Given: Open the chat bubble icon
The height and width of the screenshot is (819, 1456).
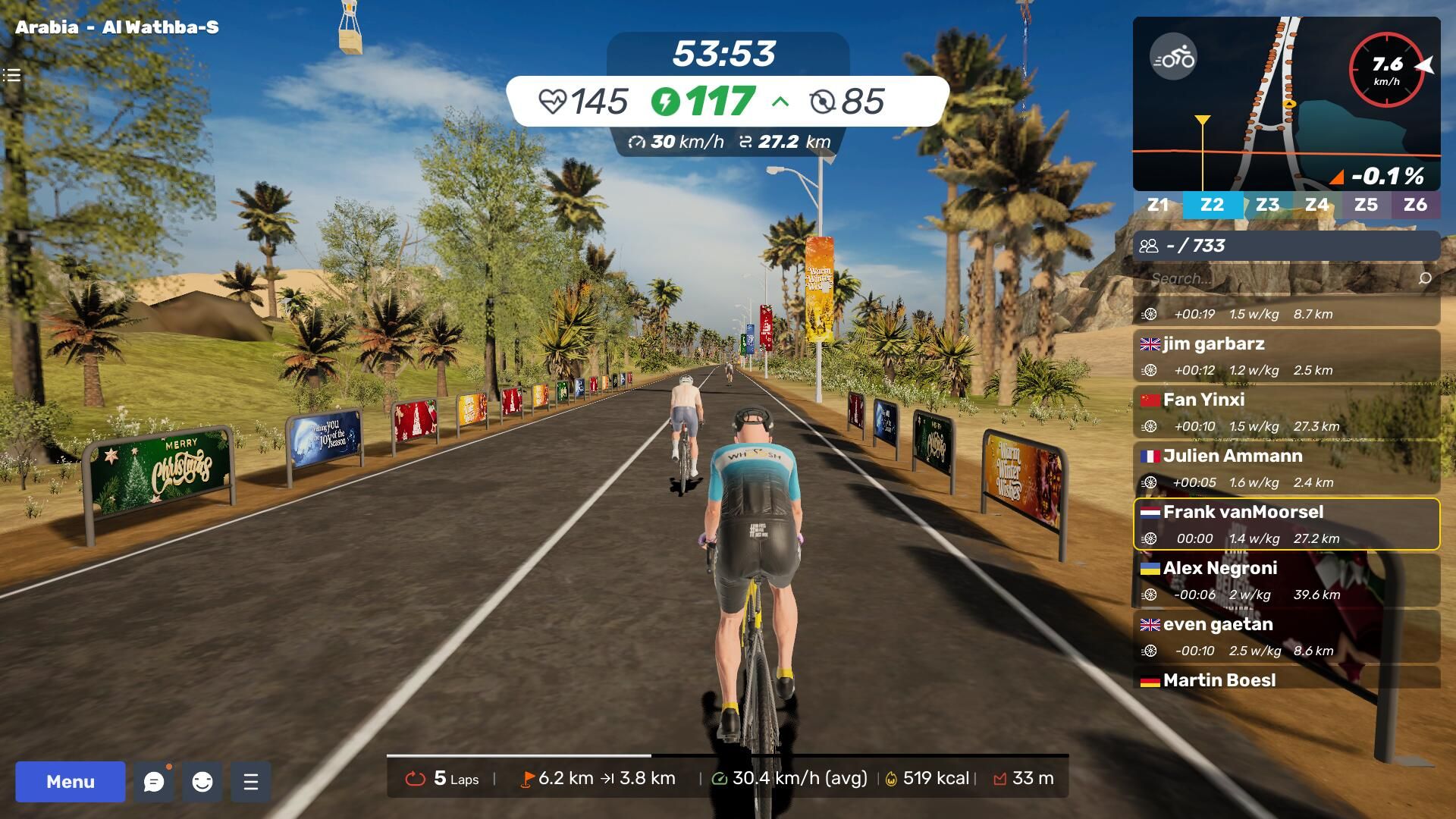Looking at the screenshot, I should [154, 782].
